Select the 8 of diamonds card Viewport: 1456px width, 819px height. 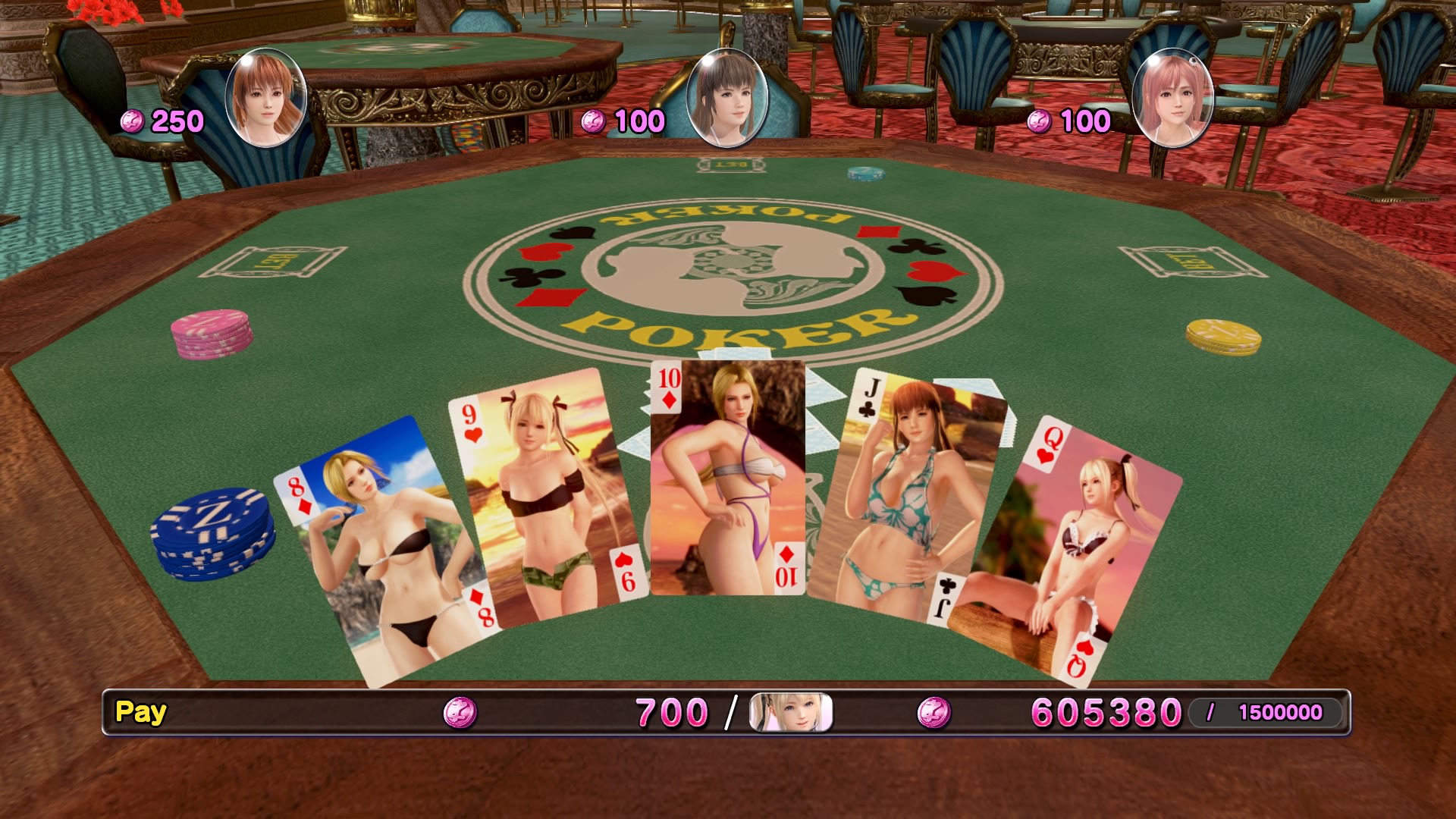379,554
